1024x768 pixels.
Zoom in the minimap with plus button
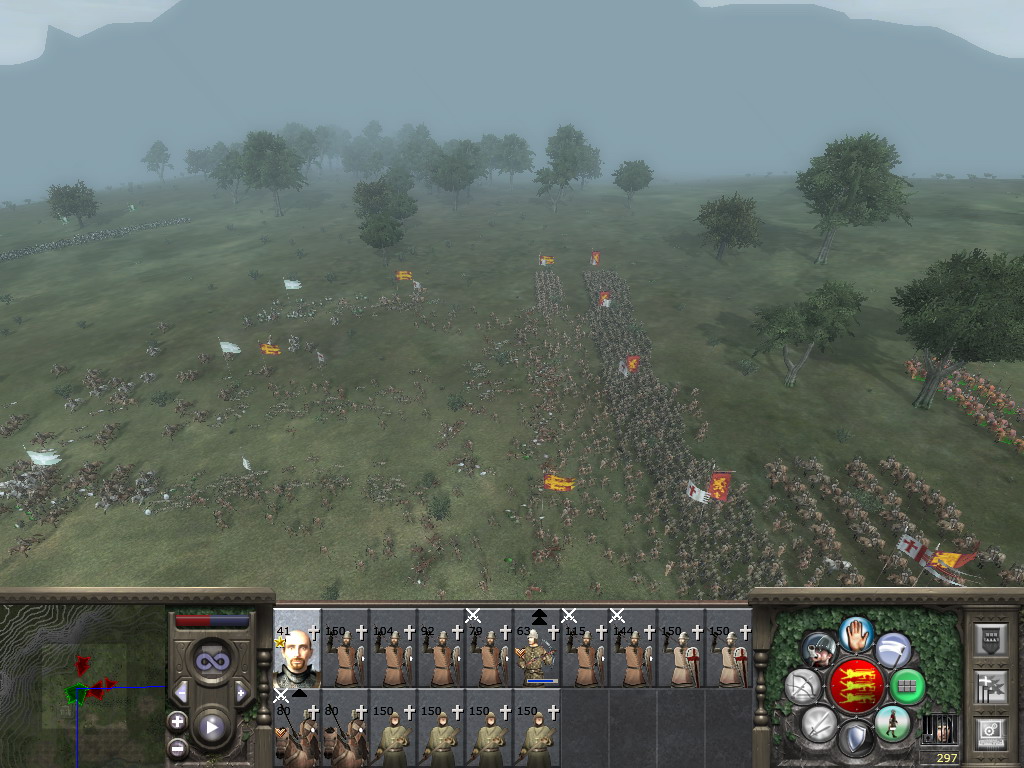click(x=178, y=721)
